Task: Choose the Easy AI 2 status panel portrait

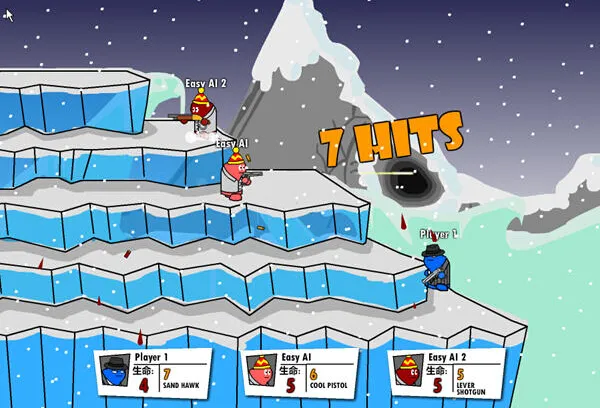Action: click(407, 370)
